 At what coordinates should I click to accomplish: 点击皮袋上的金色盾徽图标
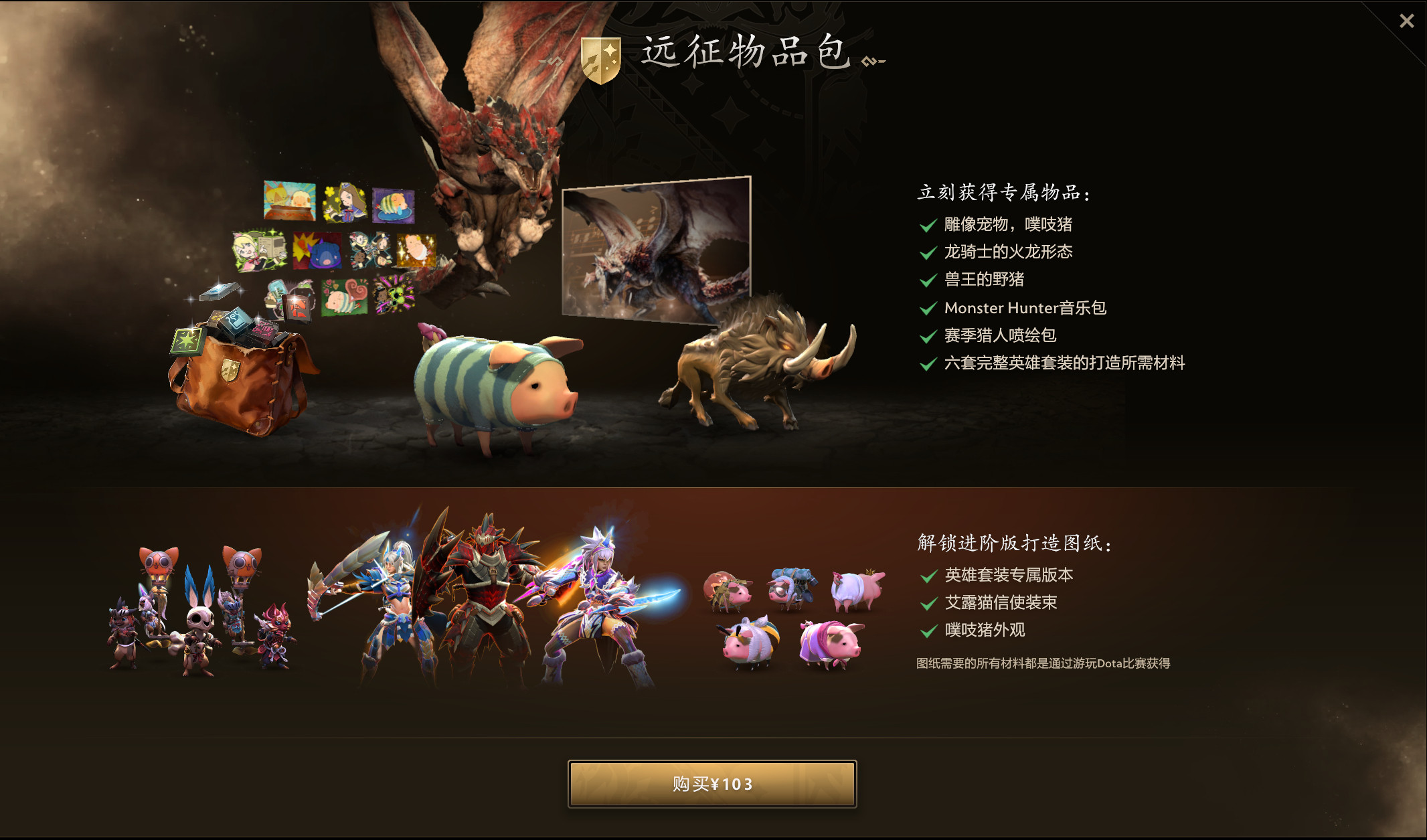pos(230,369)
